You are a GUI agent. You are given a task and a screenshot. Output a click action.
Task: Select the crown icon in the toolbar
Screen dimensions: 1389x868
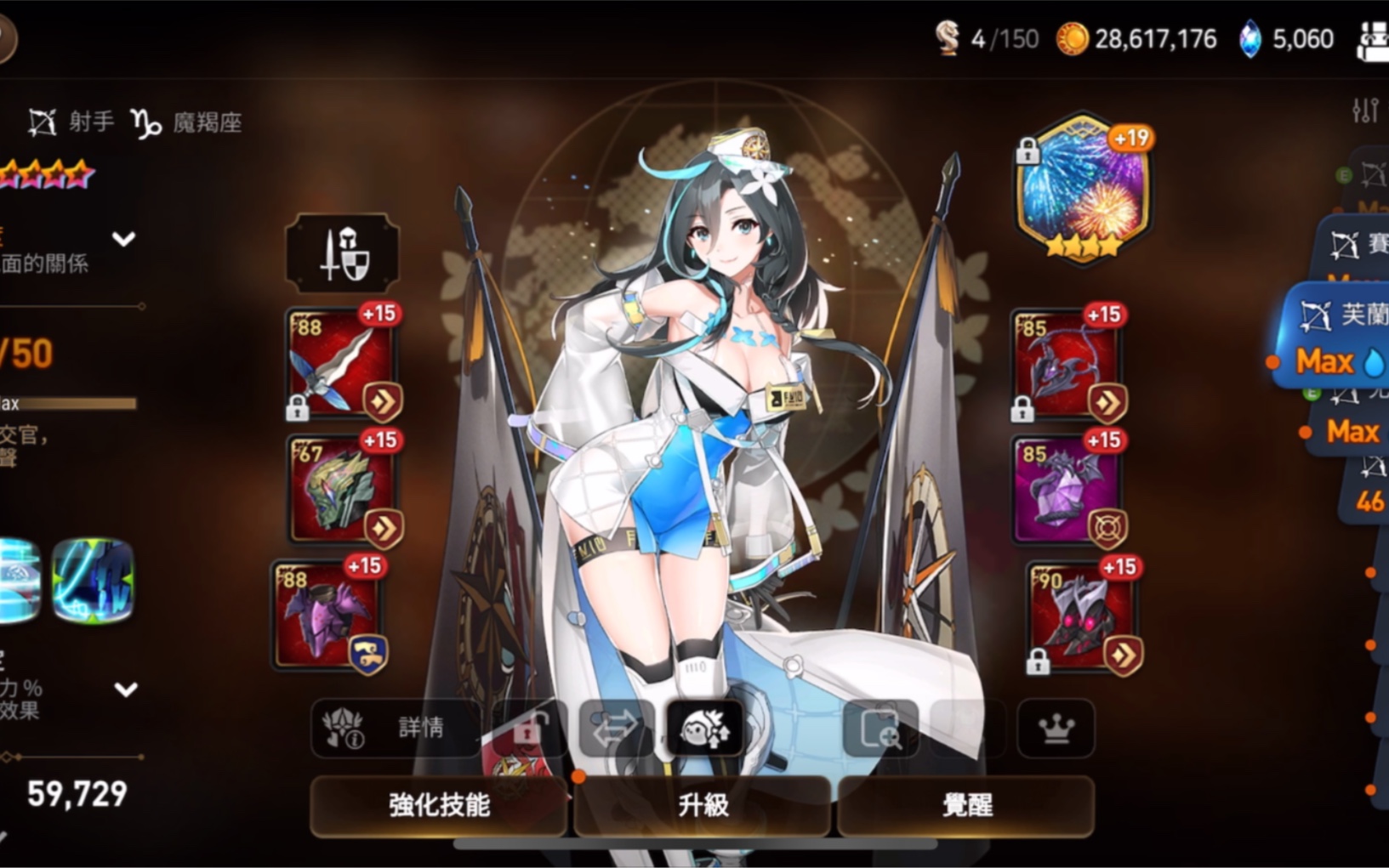coord(1055,729)
